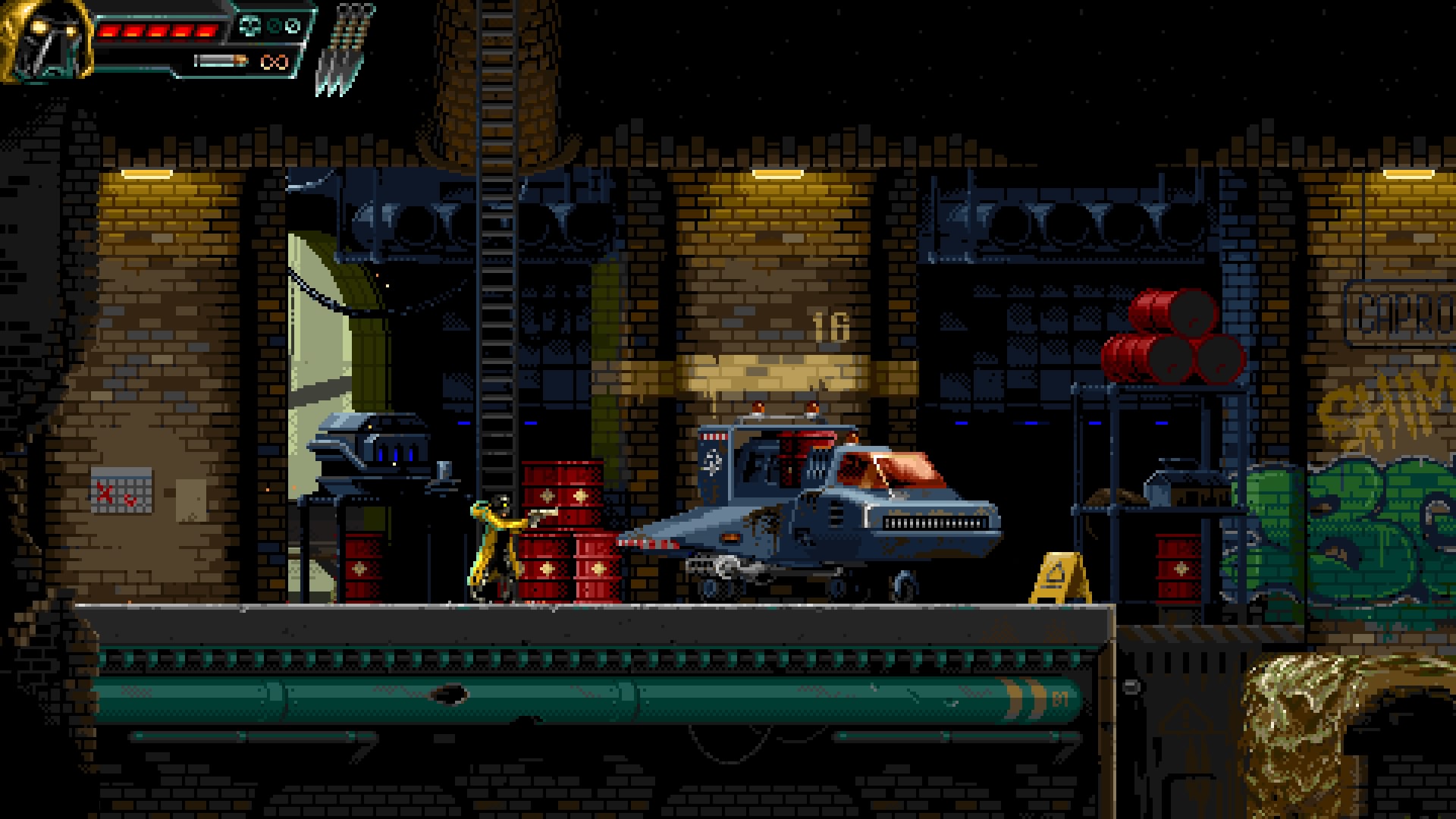
Task: Click the crossed-out circle icon in HUD panel
Action: tap(293, 27)
